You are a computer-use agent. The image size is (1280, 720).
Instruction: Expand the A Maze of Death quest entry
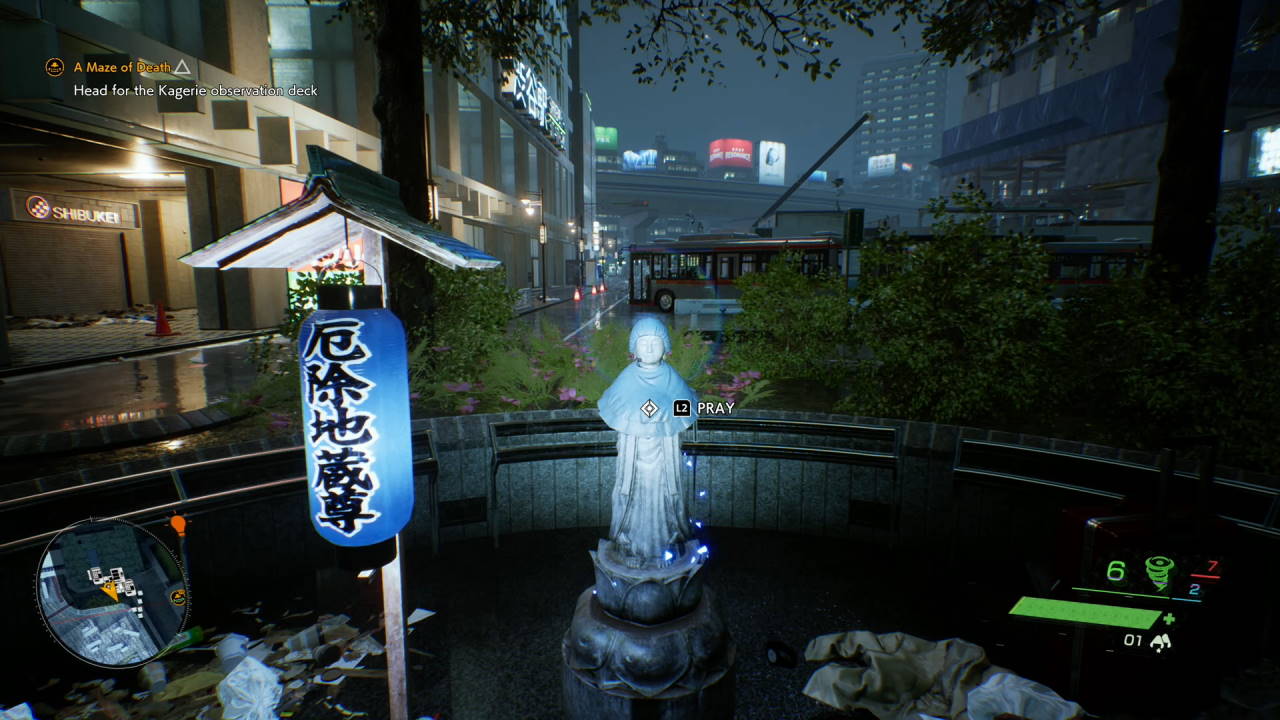coord(120,67)
